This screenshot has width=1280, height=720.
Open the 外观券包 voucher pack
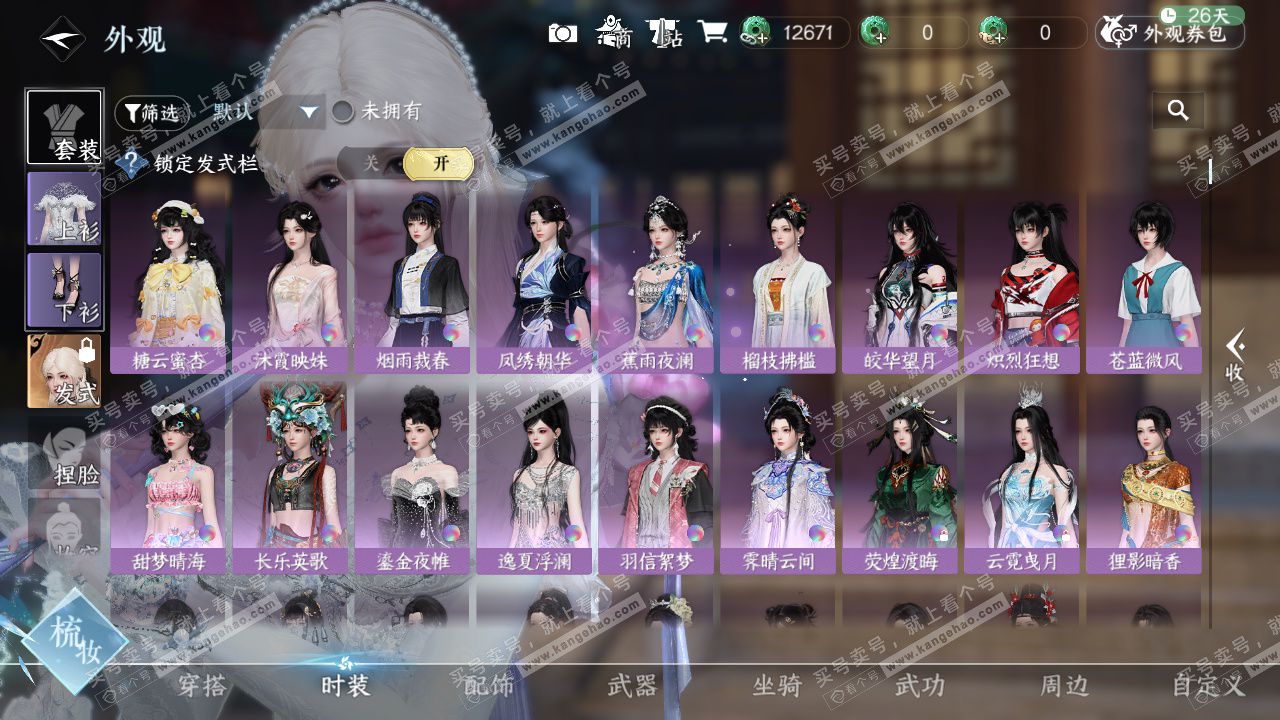[1170, 33]
